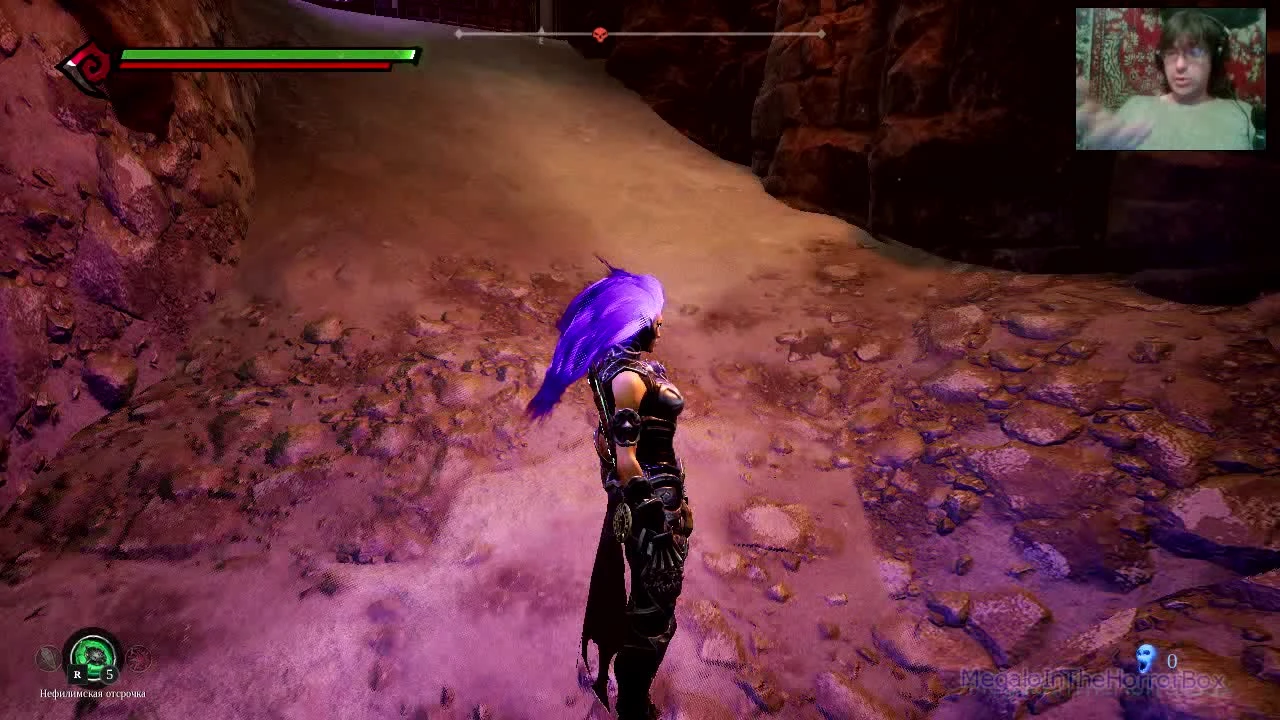This screenshot has height=720, width=1280.
Task: Click the right endpoint of the top progress bar
Action: 822,33
